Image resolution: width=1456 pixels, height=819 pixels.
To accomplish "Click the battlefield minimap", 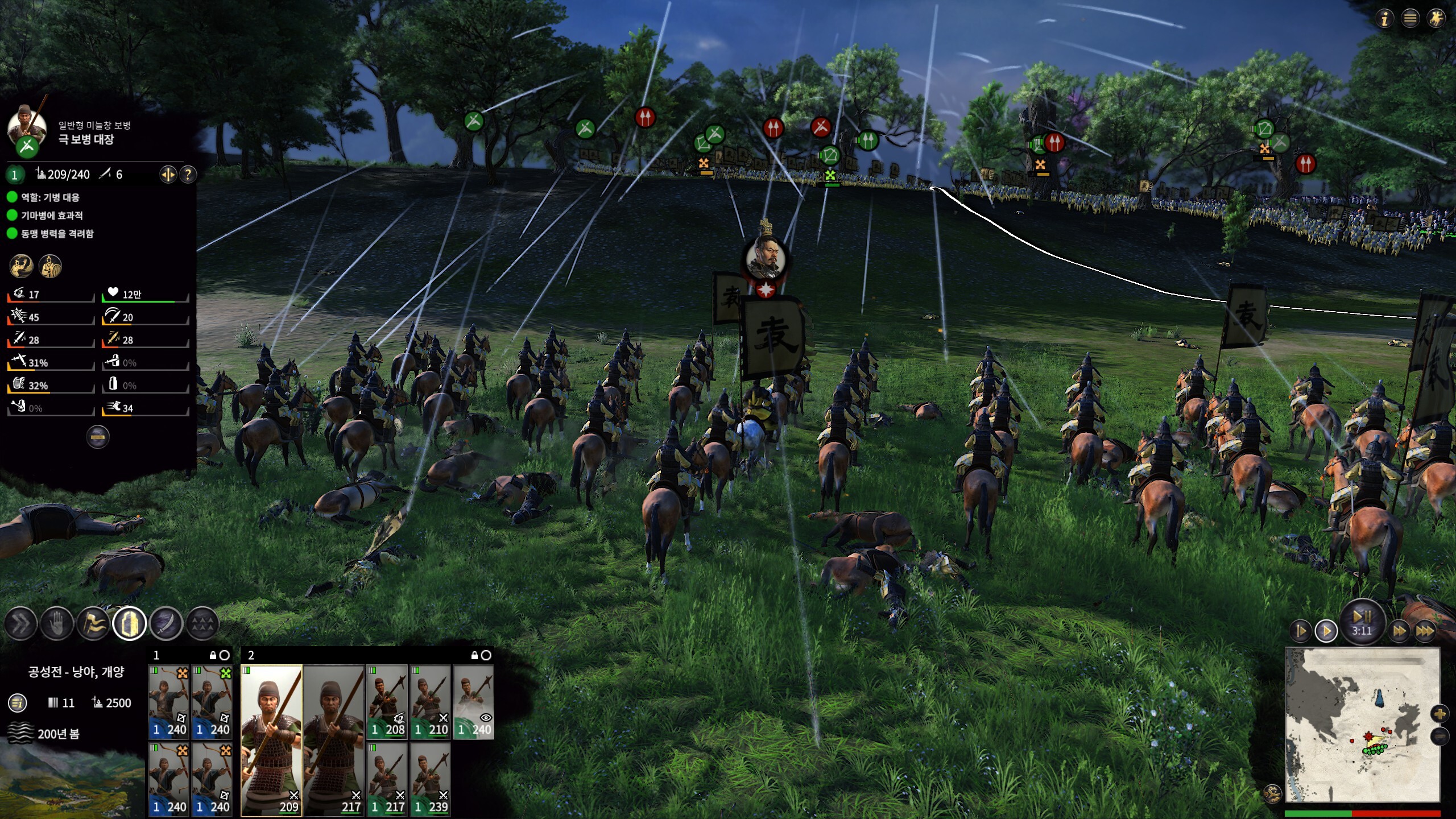I will 1362,725.
